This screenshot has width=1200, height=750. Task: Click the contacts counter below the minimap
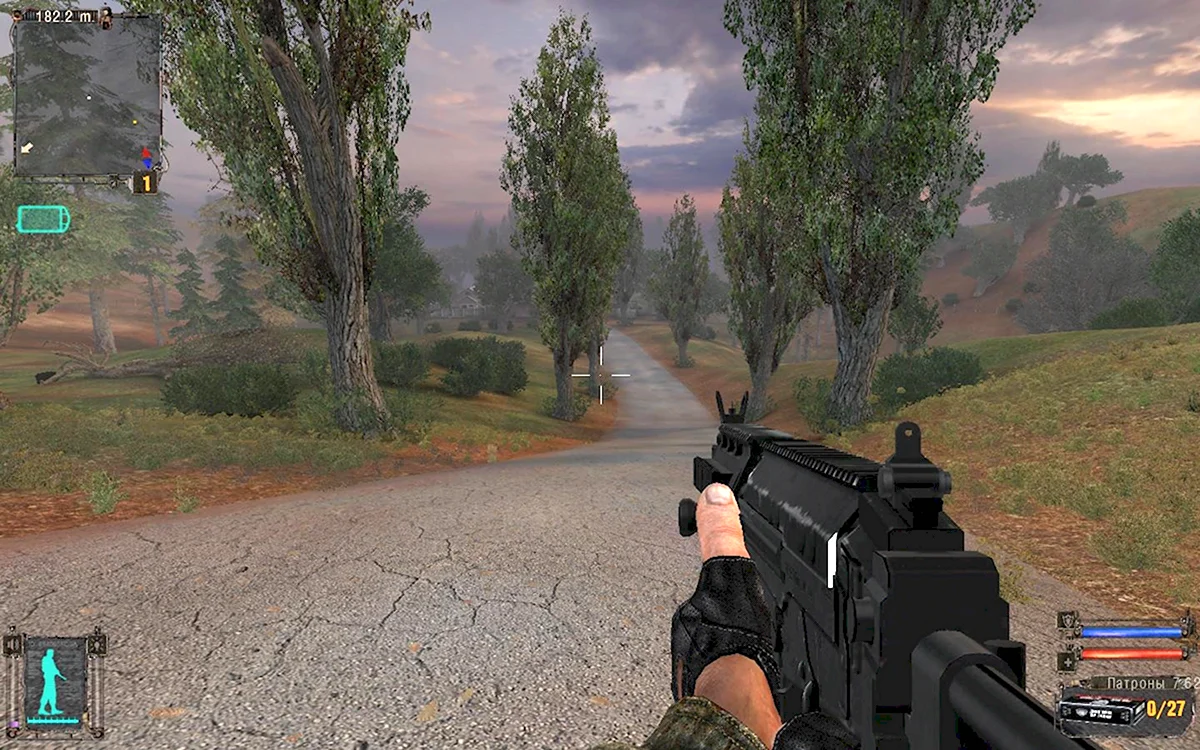(x=146, y=183)
